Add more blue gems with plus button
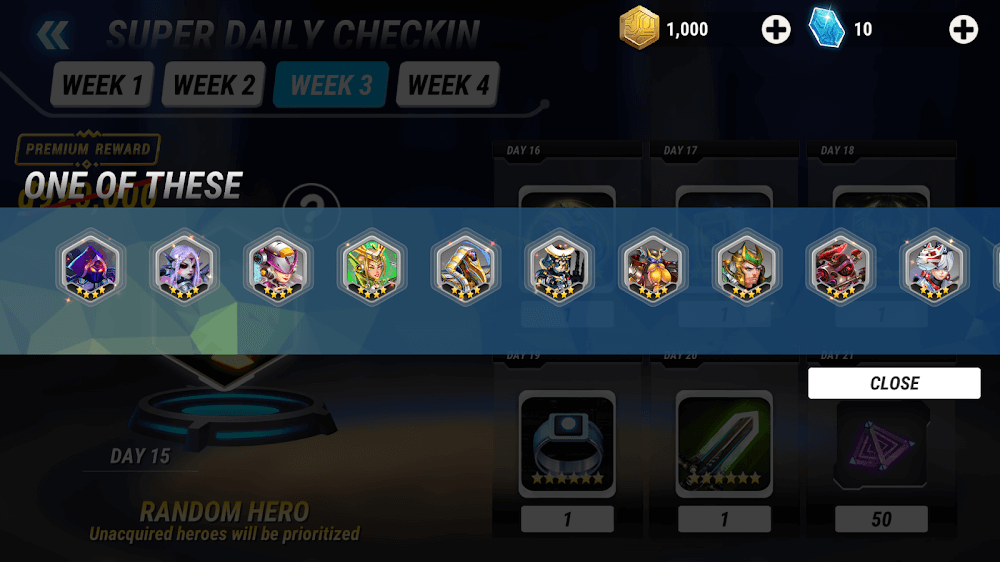This screenshot has width=1000, height=562. (963, 30)
